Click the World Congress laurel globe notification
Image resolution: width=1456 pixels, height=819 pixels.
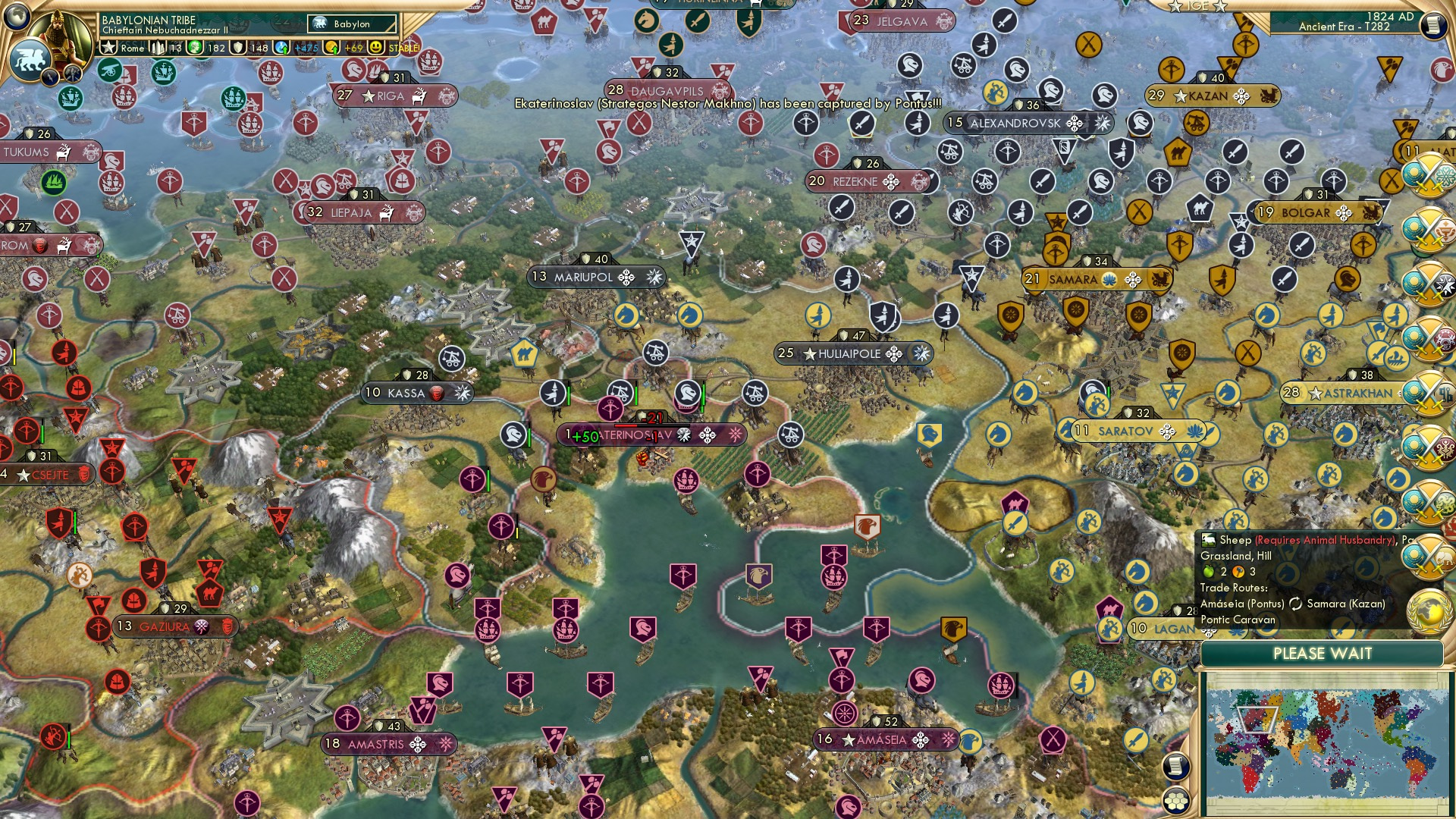point(1429,610)
